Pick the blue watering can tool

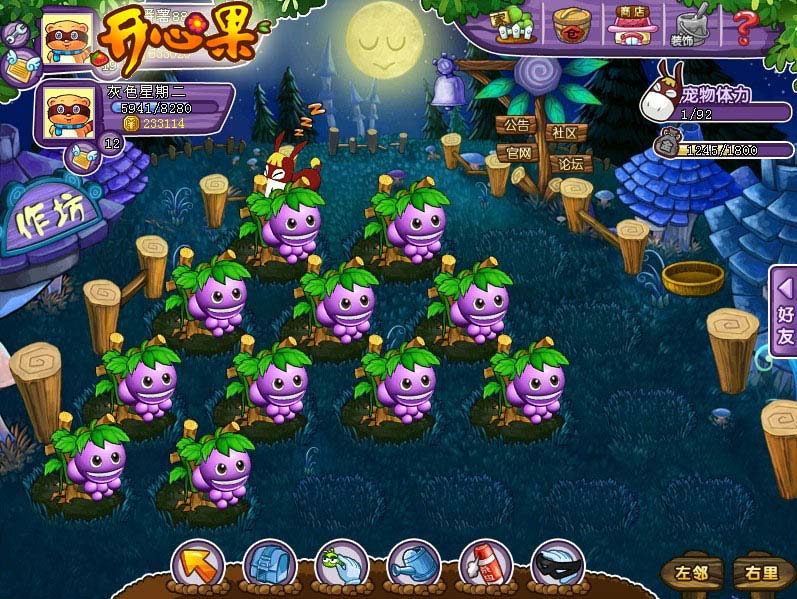[413, 566]
